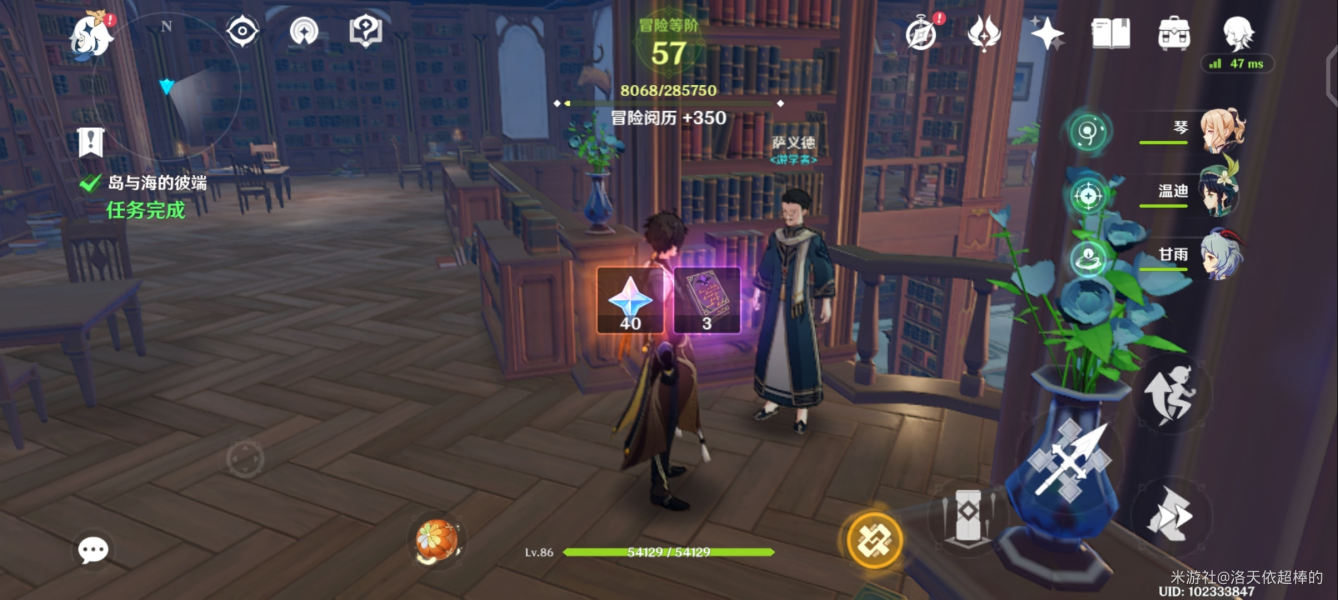This screenshot has width=1338, height=600.
Task: Open the book-shaped tutorial archive
Action: point(1110,34)
